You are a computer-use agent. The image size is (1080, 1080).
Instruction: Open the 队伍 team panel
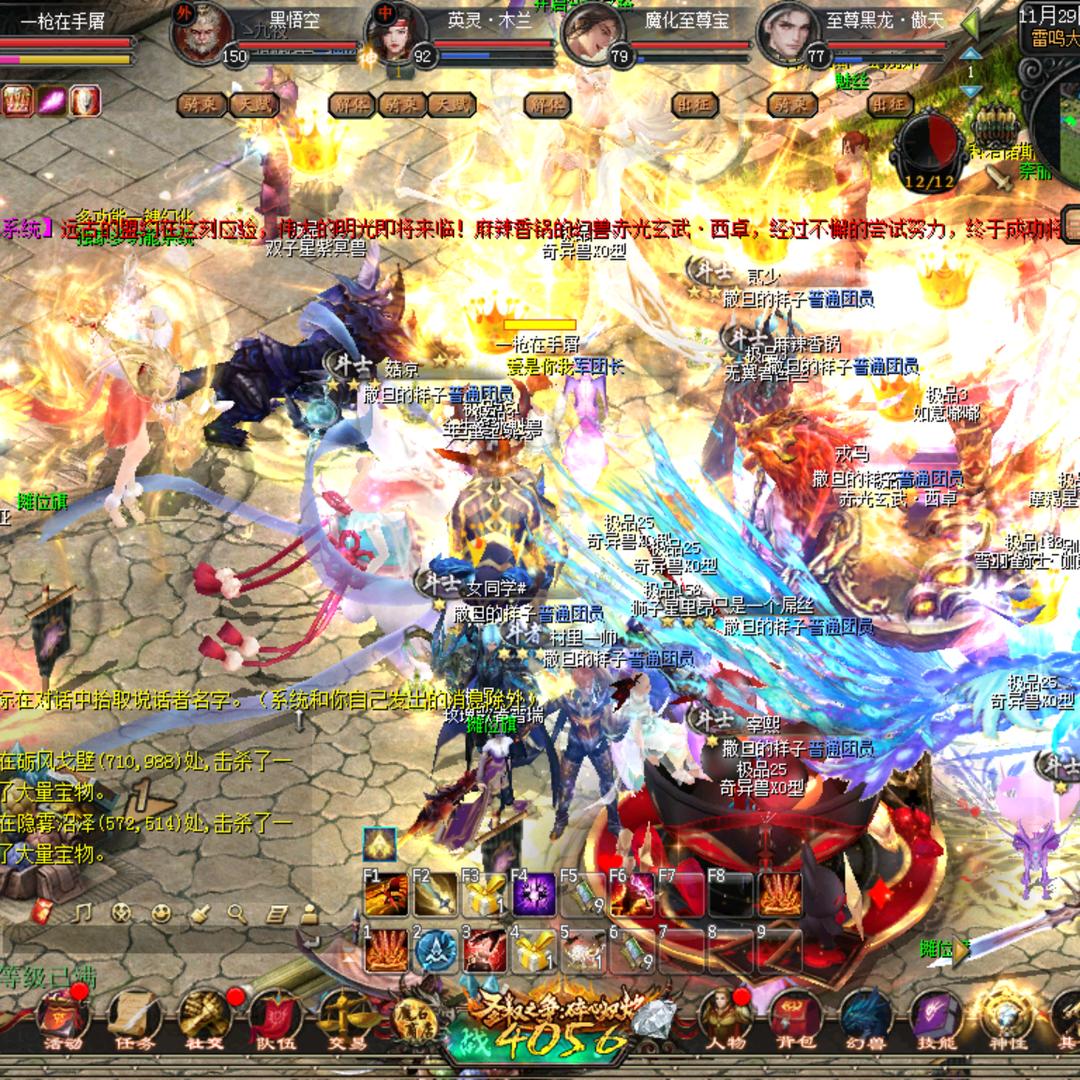coord(273,1020)
